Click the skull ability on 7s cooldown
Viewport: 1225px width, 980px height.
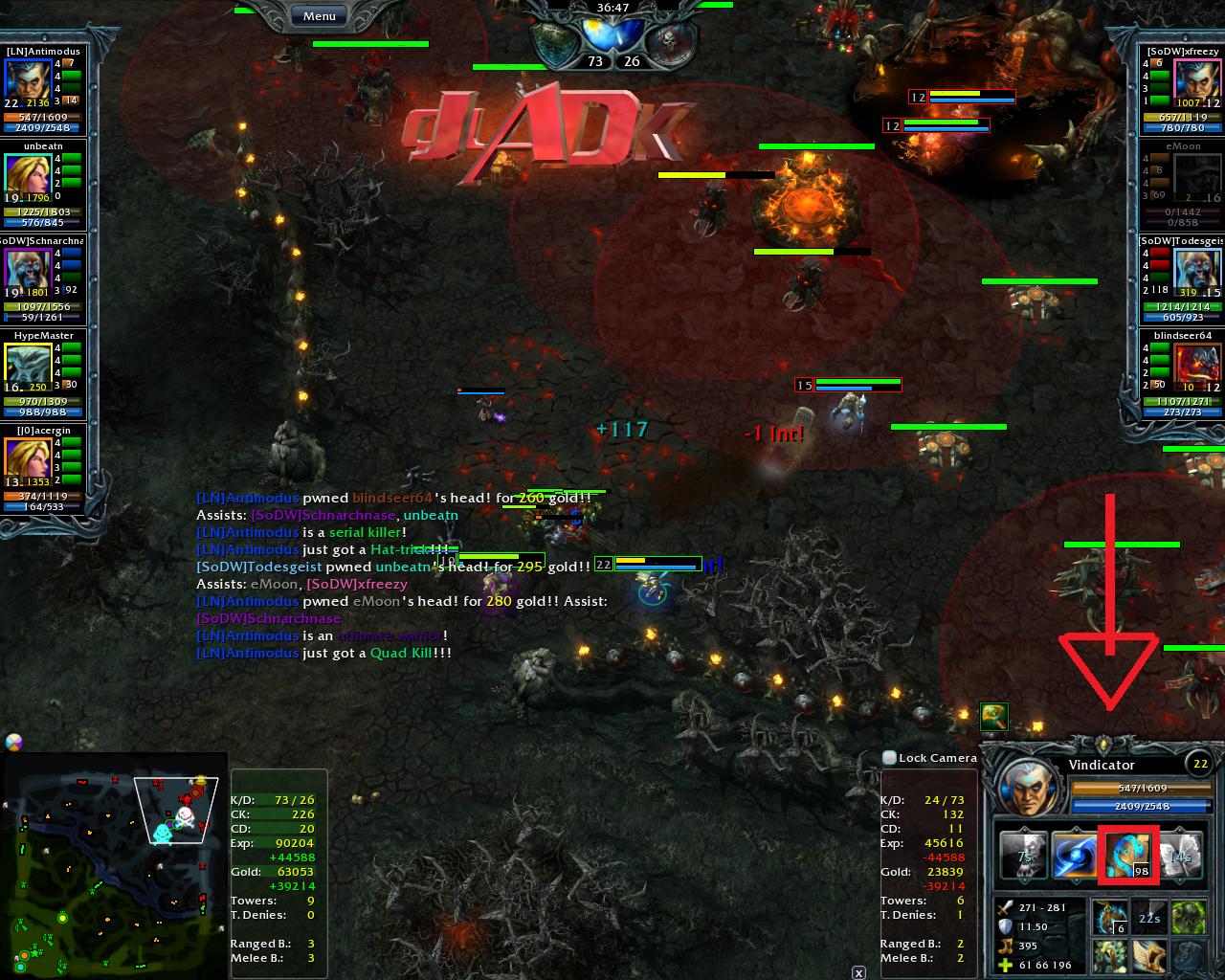click(1022, 855)
